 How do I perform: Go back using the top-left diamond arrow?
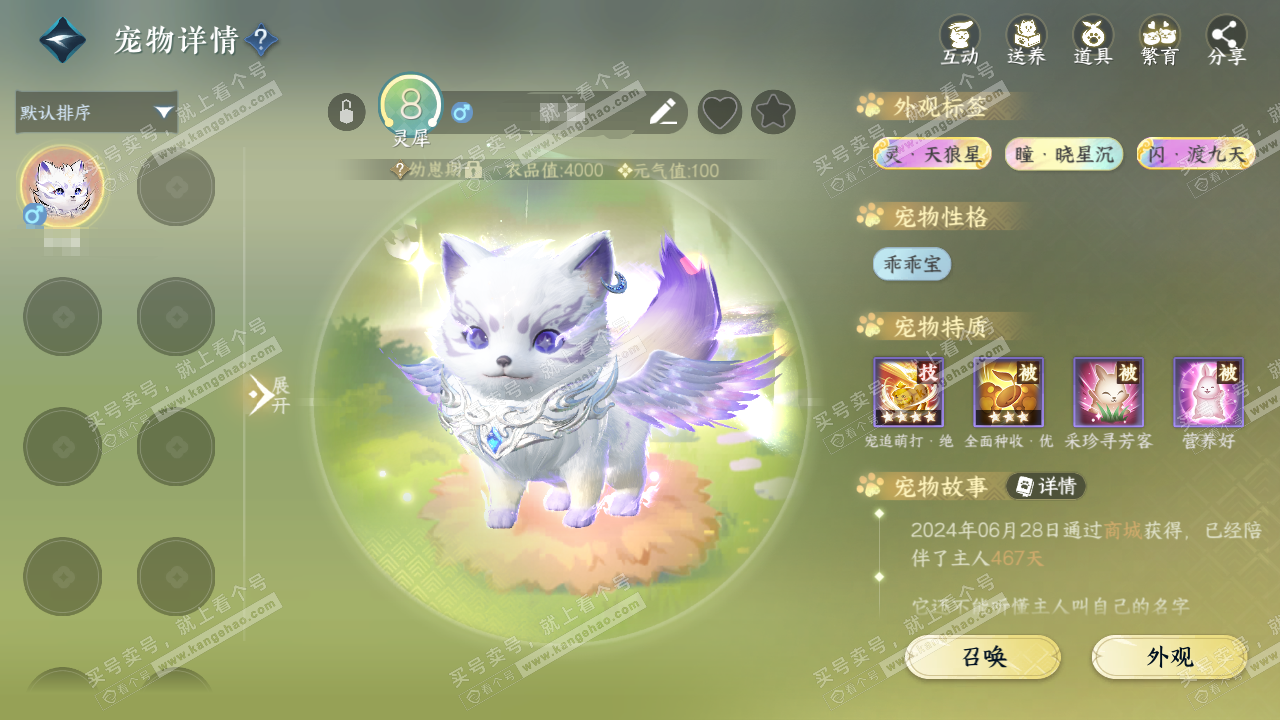pyautogui.click(x=62, y=41)
